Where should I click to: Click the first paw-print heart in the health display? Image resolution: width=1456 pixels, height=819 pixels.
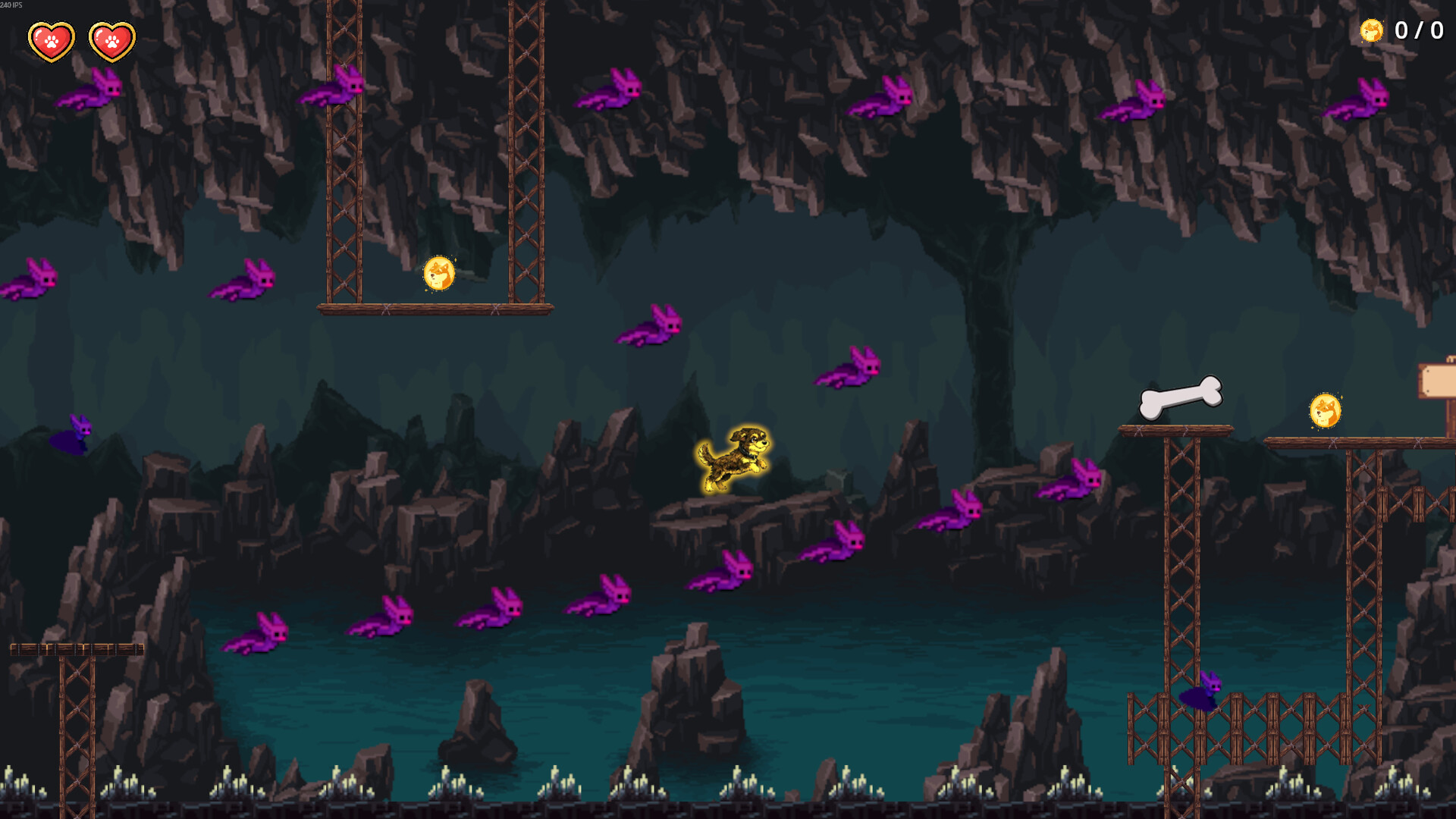point(50,40)
